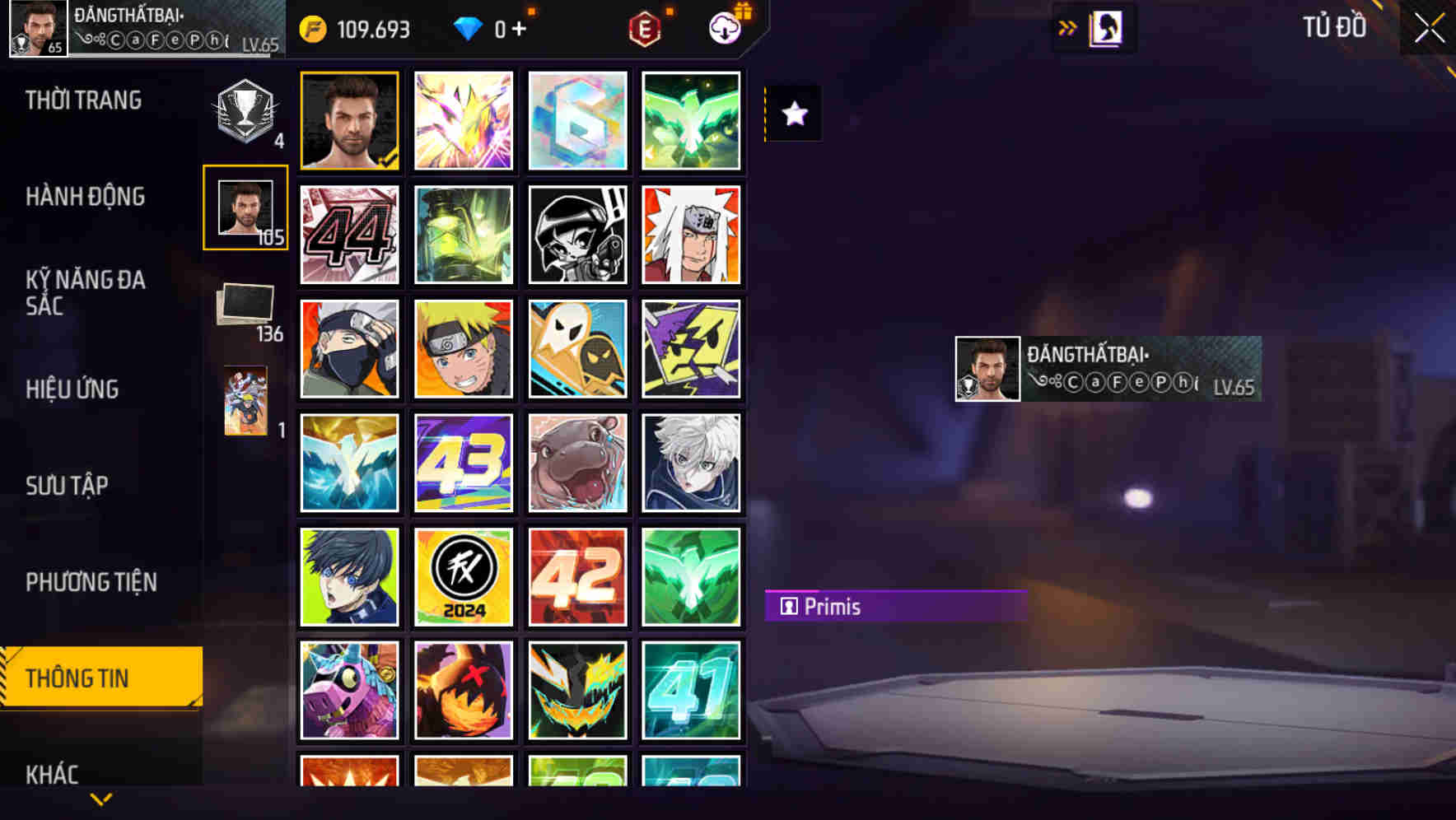Select the equipped bearded avatar in grid
Screen dimensions: 1456x820
(x=349, y=120)
